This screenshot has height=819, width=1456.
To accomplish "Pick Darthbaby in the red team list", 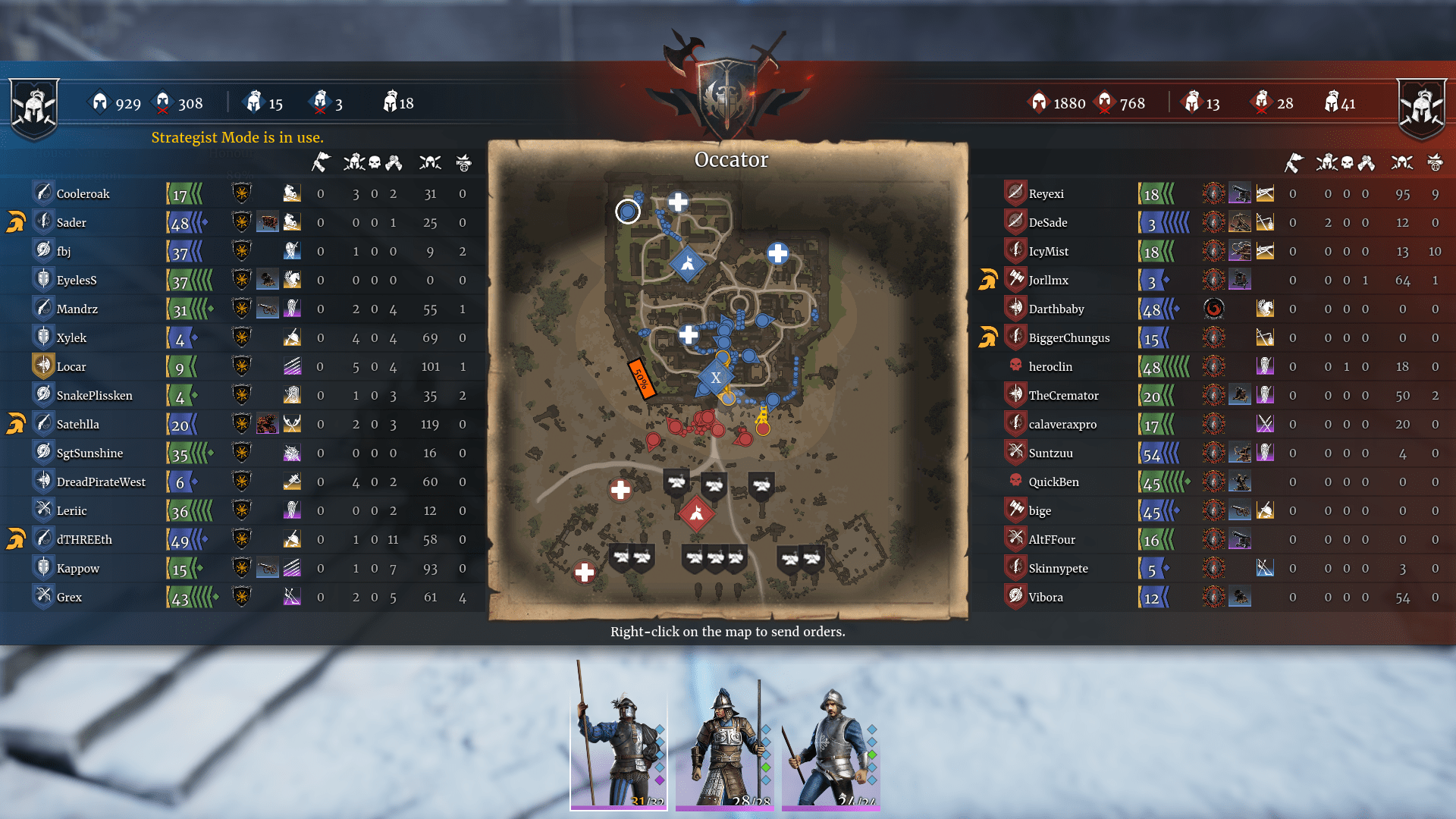I will coord(1056,309).
